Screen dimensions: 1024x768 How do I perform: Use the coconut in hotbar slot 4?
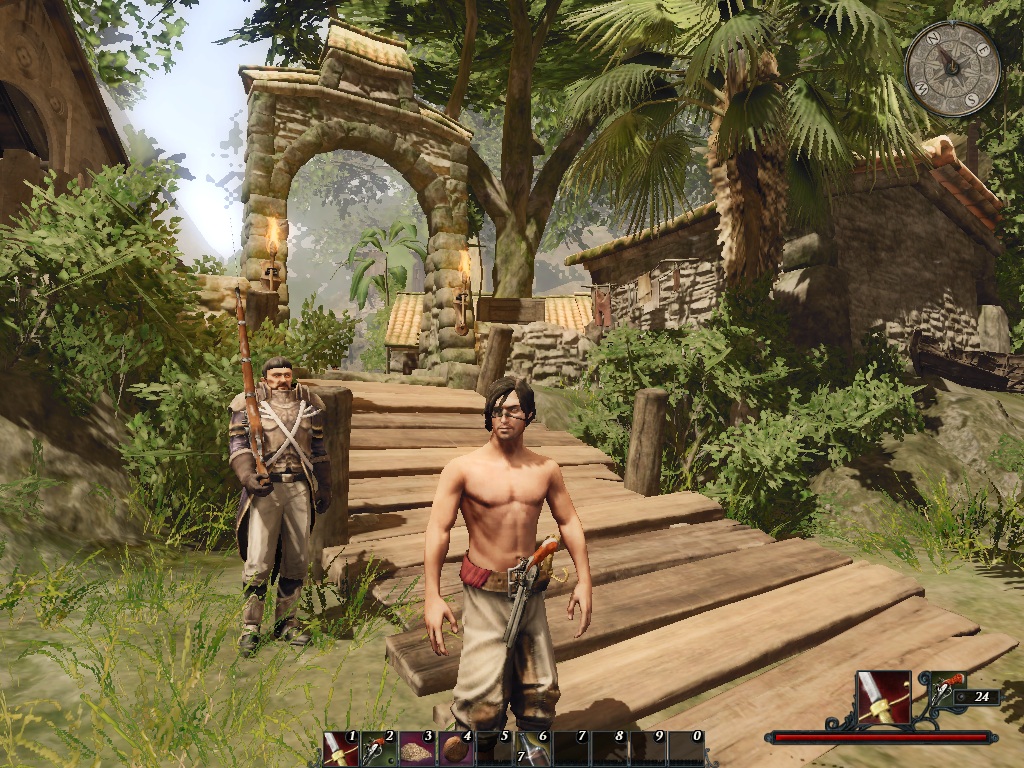click(x=455, y=748)
